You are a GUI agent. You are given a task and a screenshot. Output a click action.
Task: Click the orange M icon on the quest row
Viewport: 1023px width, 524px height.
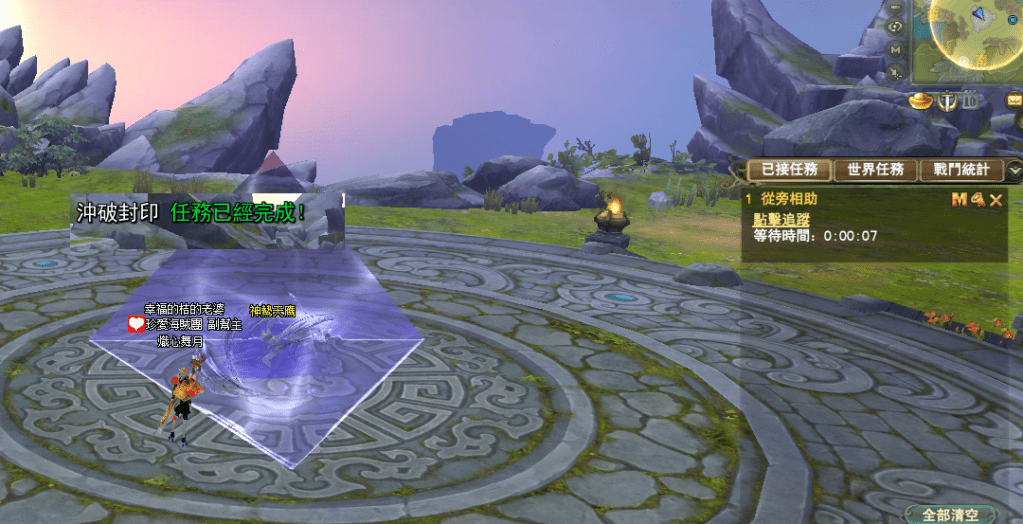tap(959, 200)
